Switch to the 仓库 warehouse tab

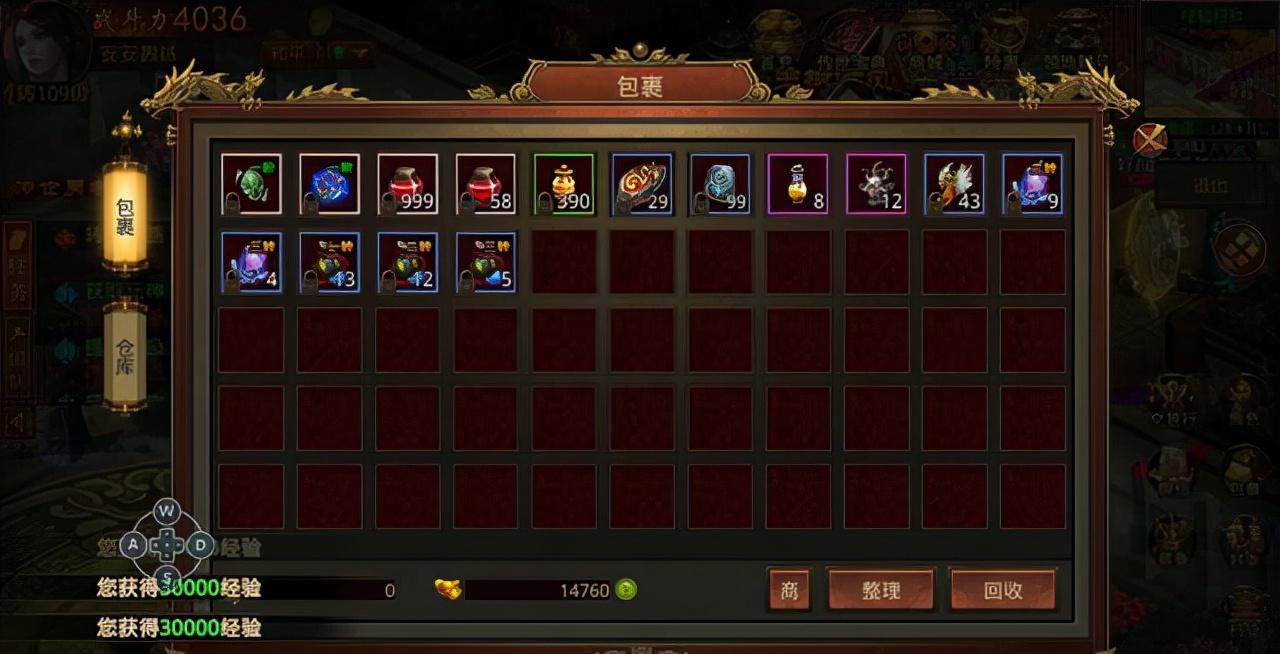(125, 355)
